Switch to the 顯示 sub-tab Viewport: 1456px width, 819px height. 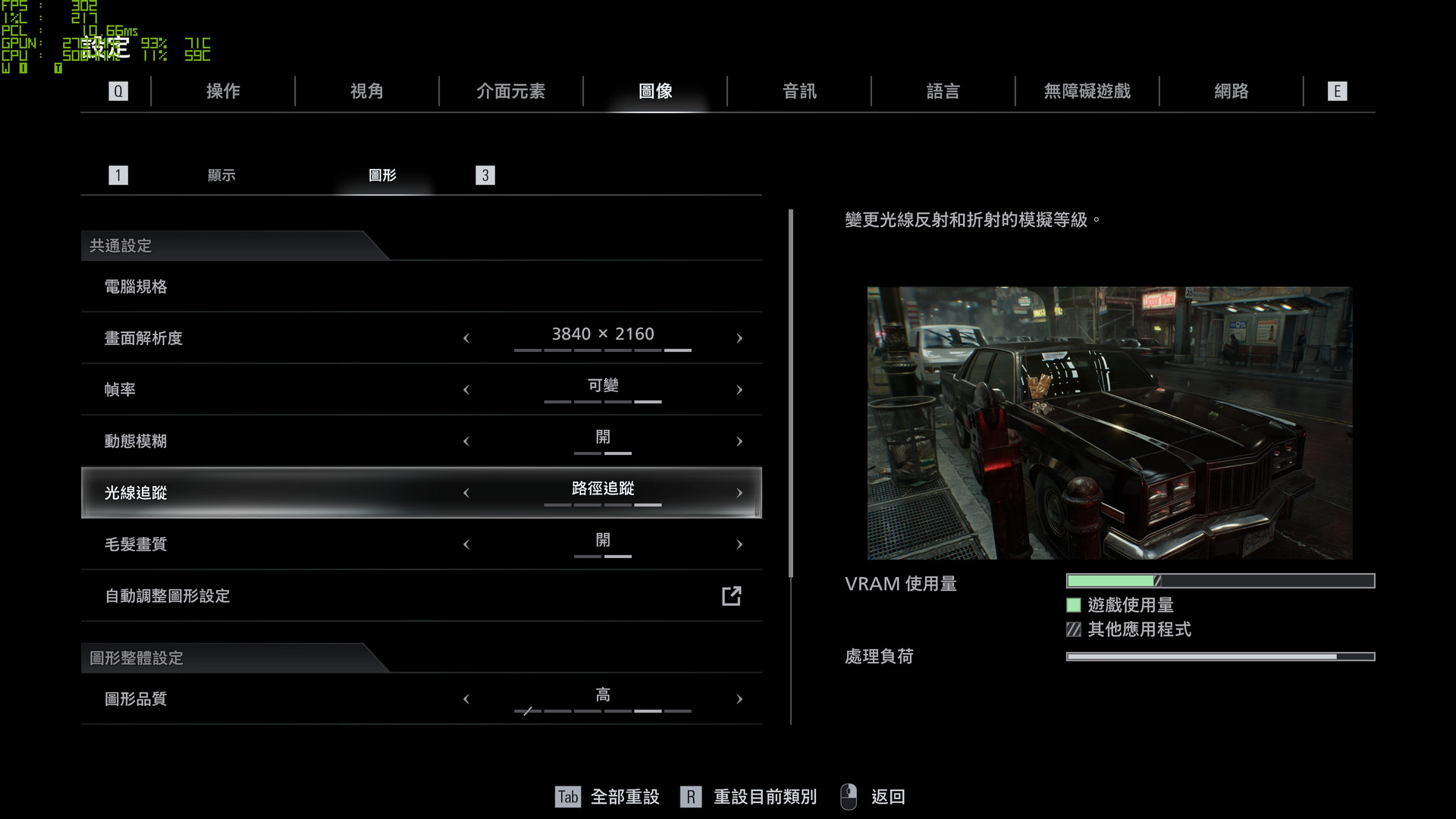tap(221, 175)
